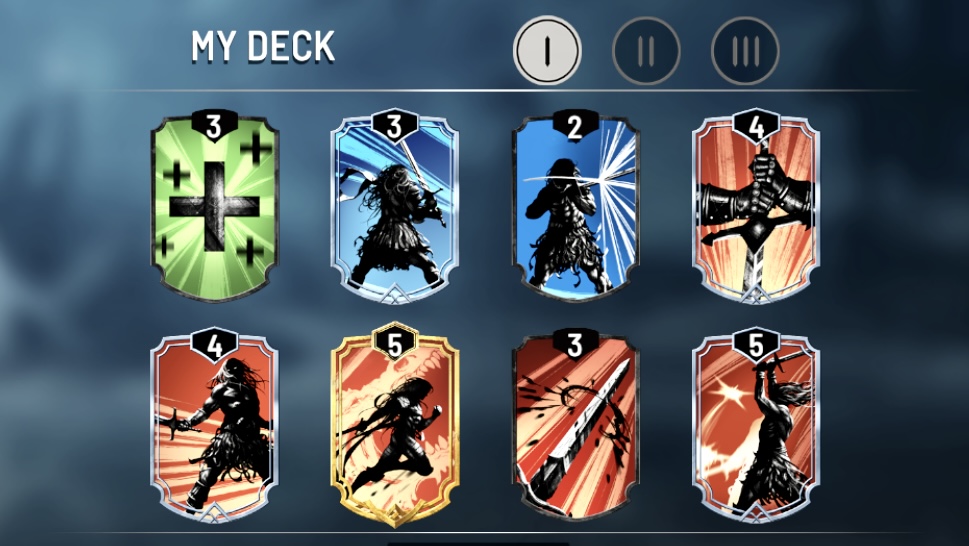Pick the bloody blade strike card
This screenshot has height=546, width=969.
576,425
